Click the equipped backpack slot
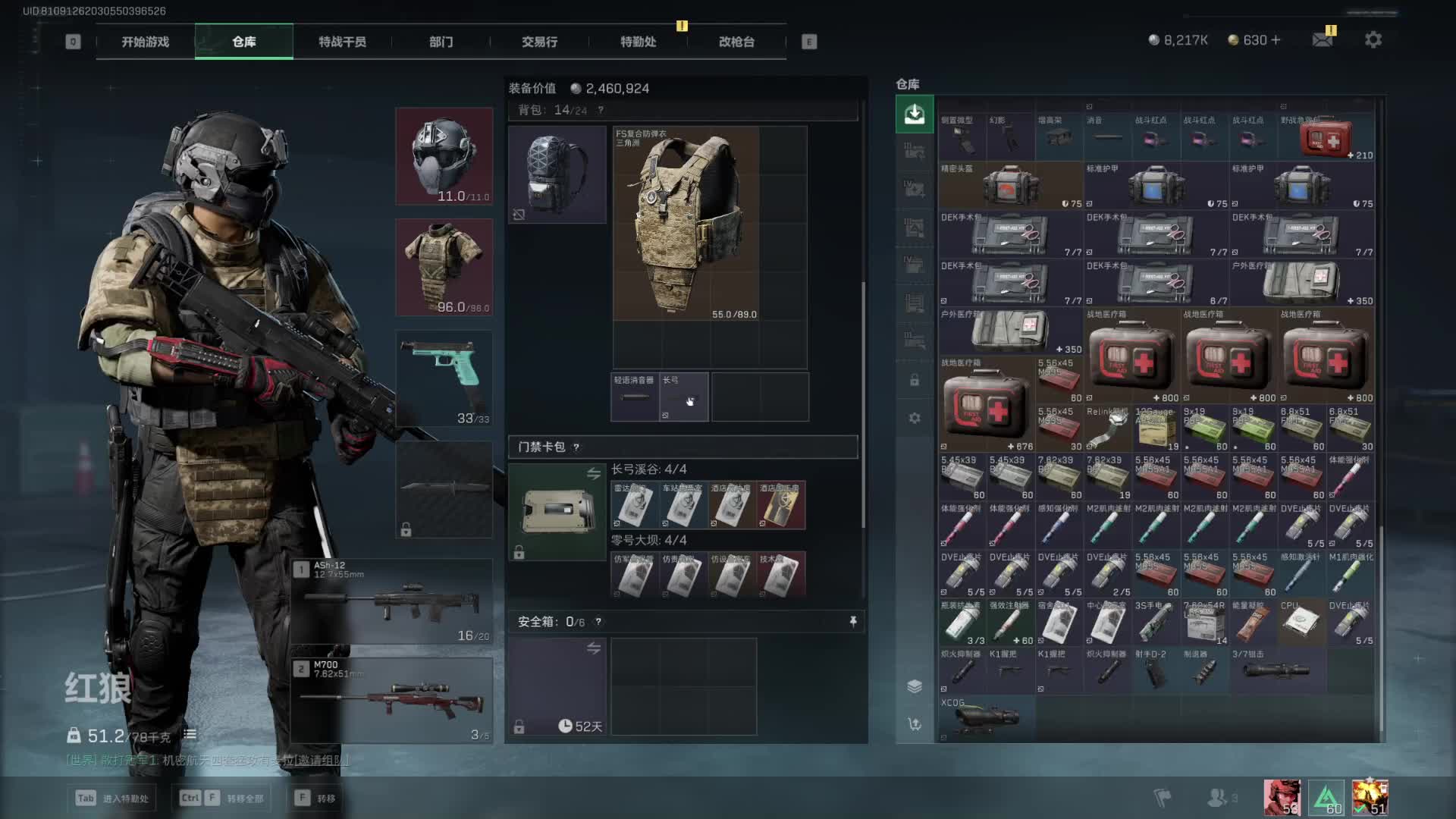This screenshot has width=1456, height=819. point(557,174)
